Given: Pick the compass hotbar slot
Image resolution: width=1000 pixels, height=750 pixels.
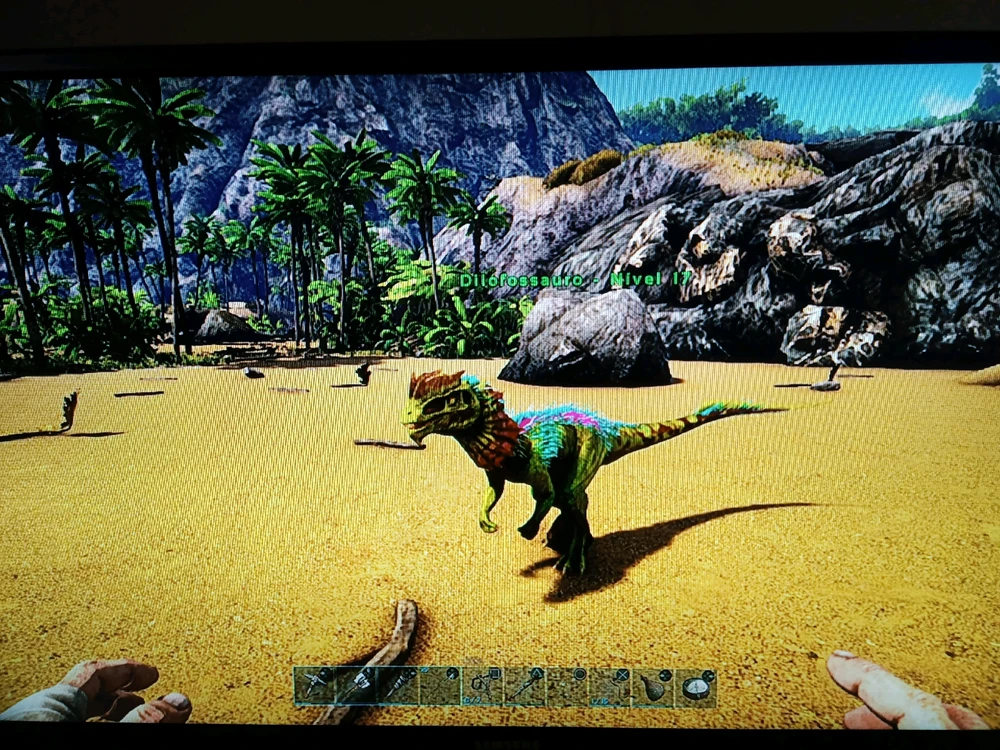Looking at the screenshot, I should pos(695,687).
